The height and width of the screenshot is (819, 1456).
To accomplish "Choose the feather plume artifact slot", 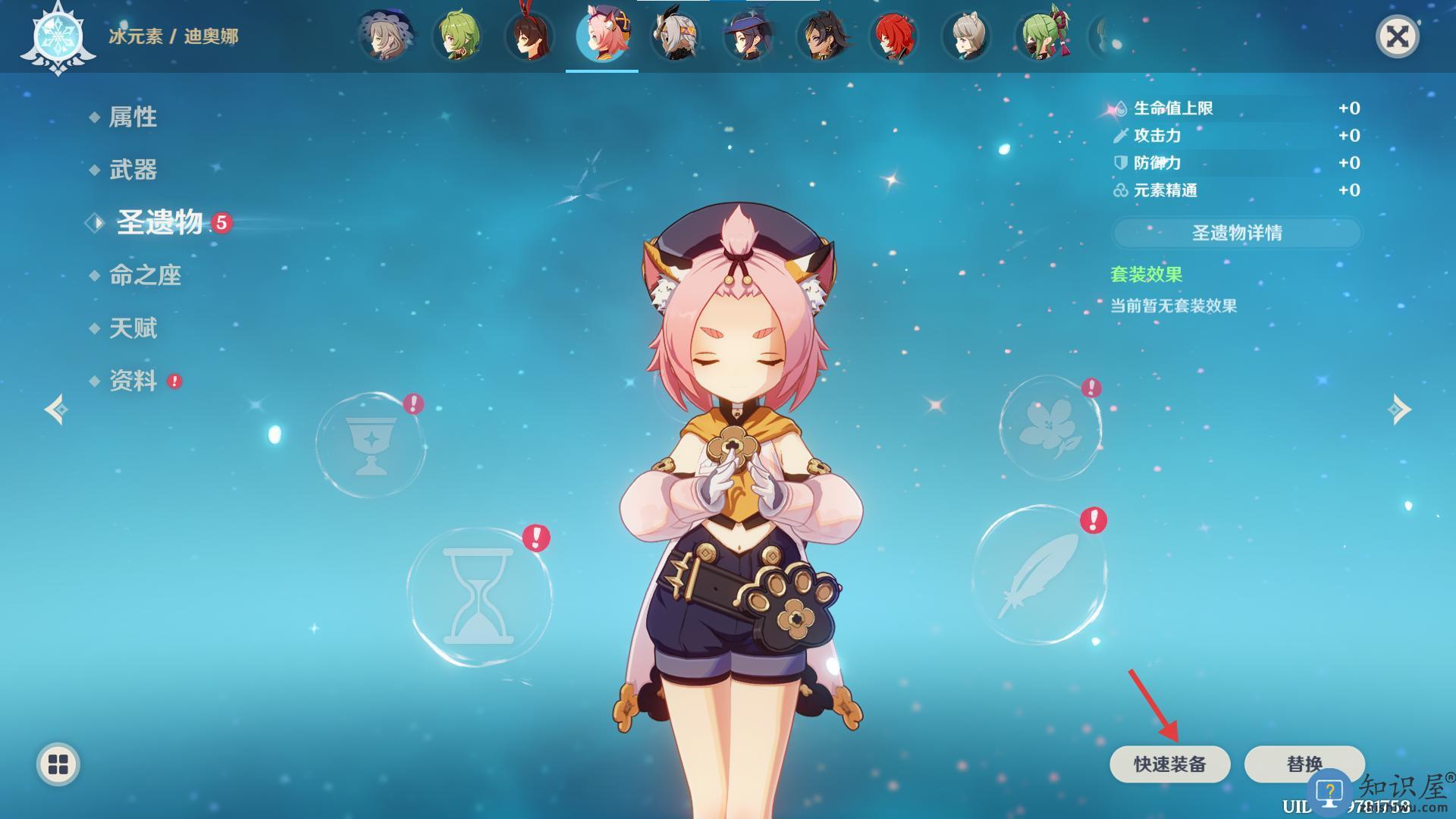I will [1039, 575].
